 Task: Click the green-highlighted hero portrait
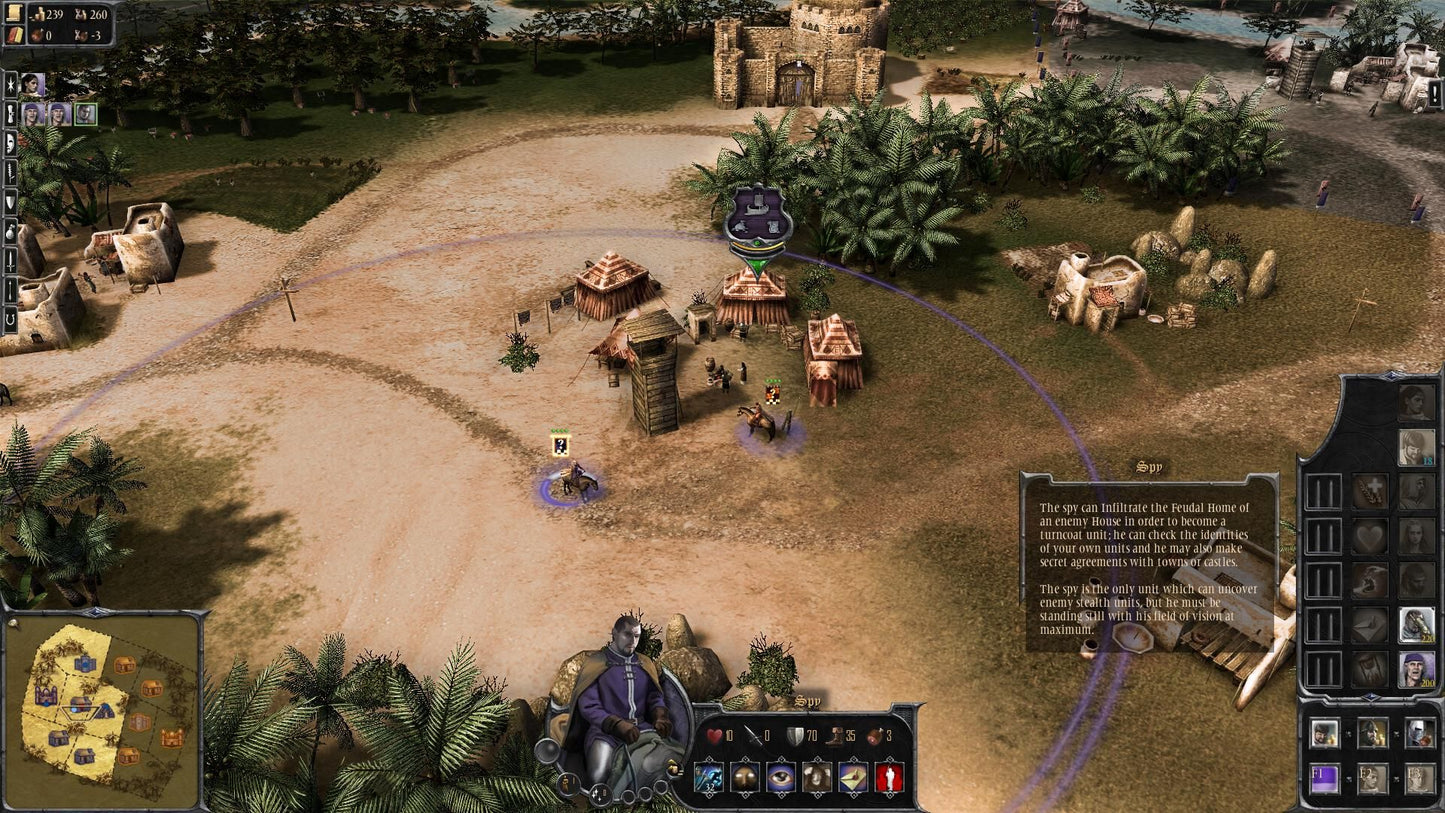pos(85,113)
